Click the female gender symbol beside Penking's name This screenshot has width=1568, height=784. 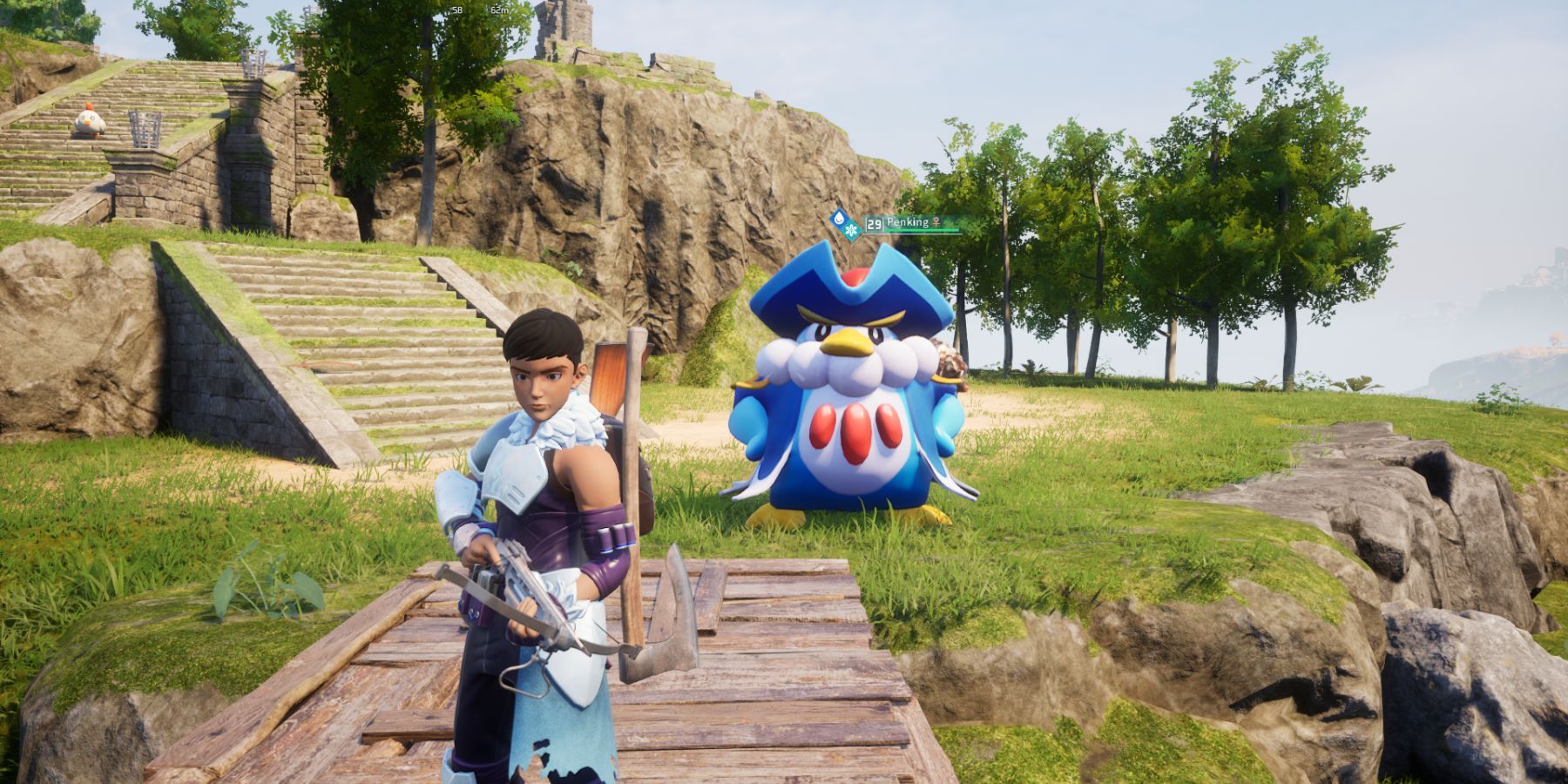click(936, 221)
